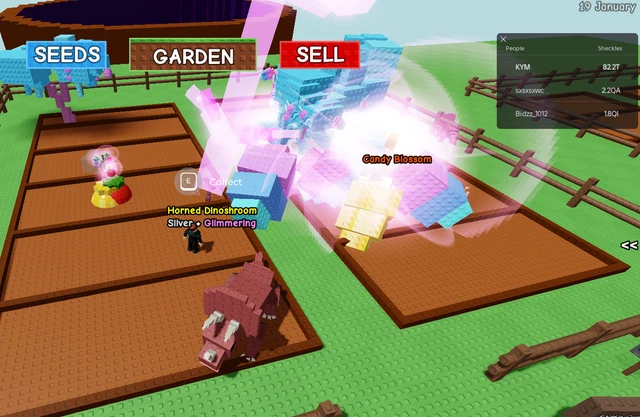The image size is (640, 417).
Task: Click the red SELL button
Action: [320, 55]
